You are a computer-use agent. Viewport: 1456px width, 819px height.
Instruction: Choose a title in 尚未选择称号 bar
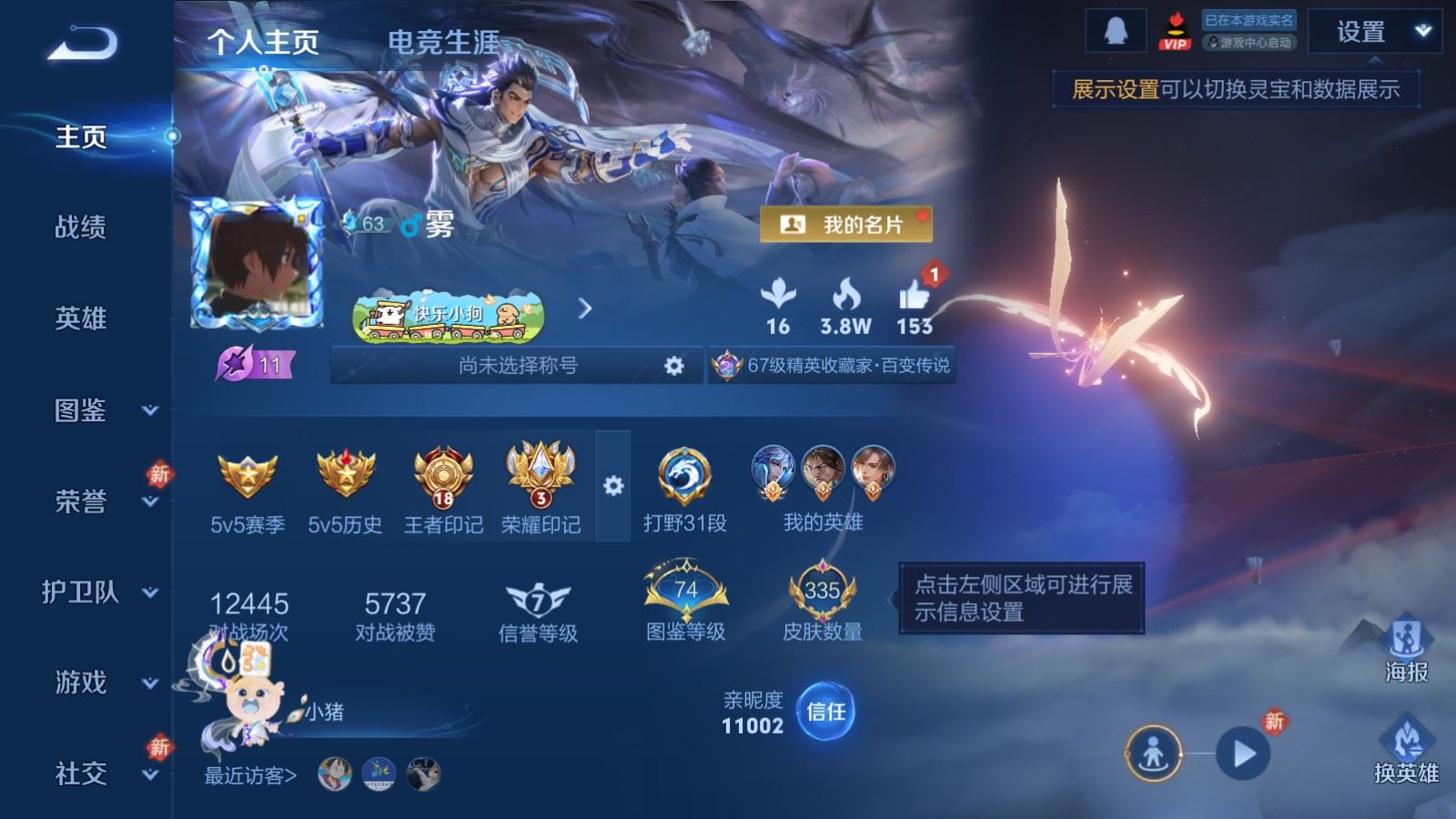point(518,366)
